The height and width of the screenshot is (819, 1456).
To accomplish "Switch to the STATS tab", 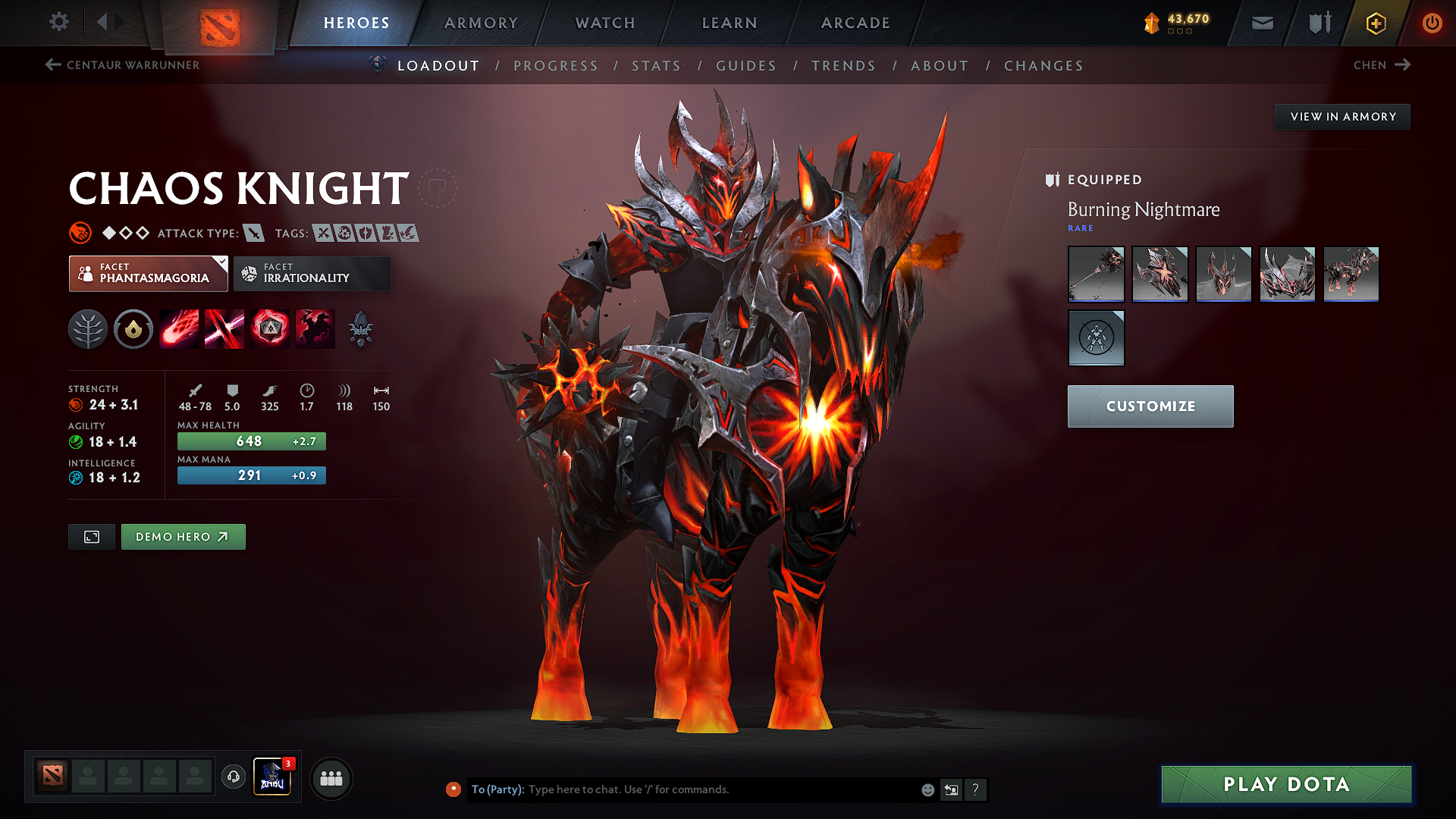I will [x=657, y=66].
